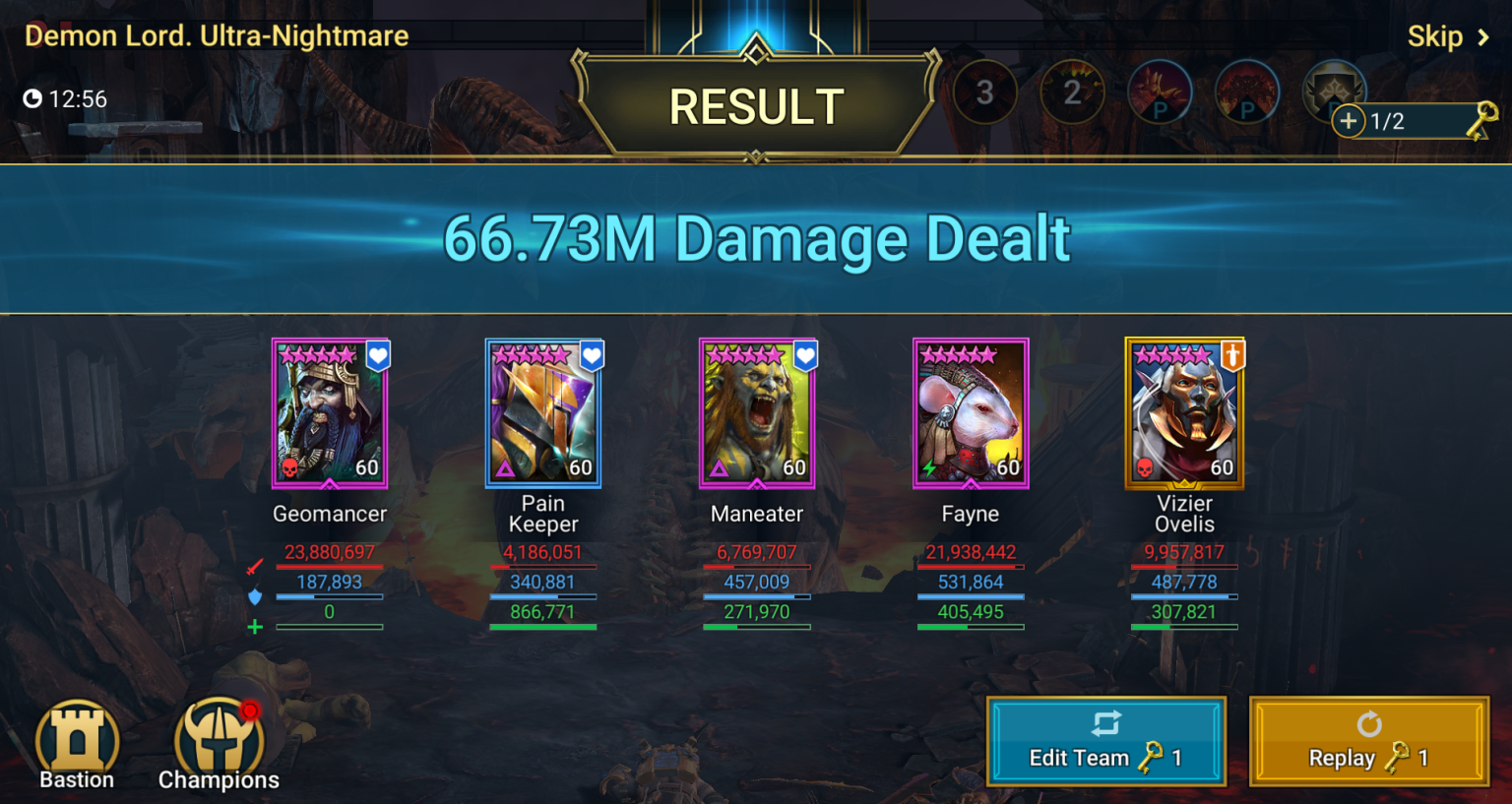Click Vizier Ovelis's champion portrait
Viewport: 1512px width, 804px height.
point(1184,413)
